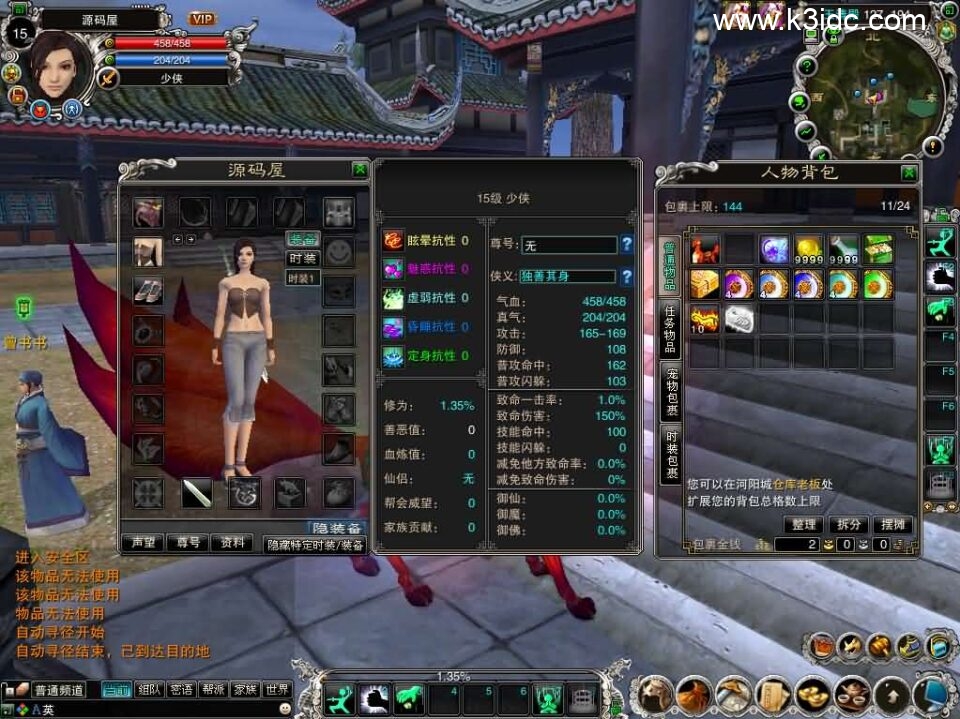Image resolution: width=960 pixels, height=719 pixels.
Task: Select the green treasure chest item
Action: (878, 249)
